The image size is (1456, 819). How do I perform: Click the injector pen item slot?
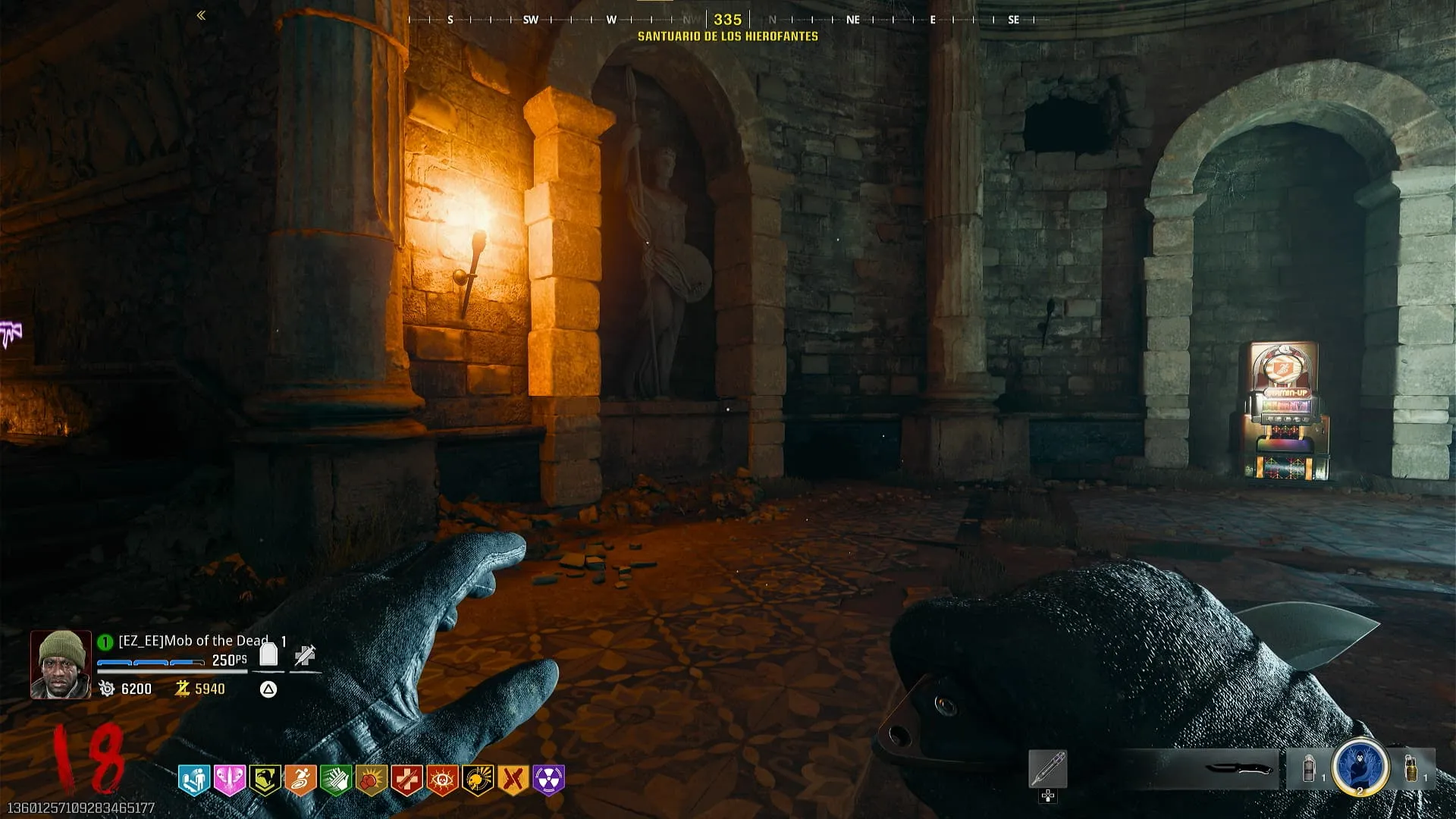click(1048, 769)
